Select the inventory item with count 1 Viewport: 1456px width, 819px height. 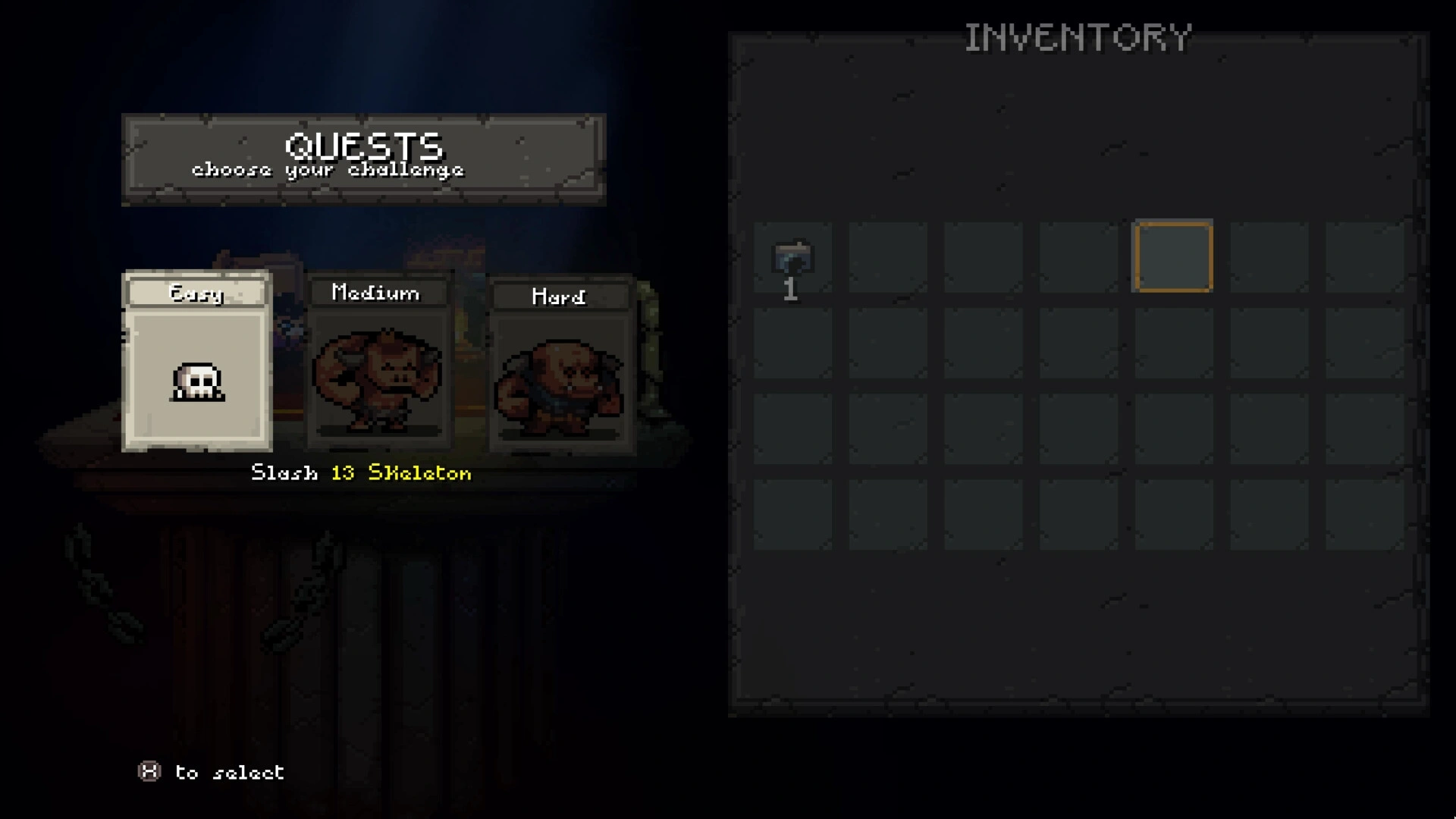(792, 259)
